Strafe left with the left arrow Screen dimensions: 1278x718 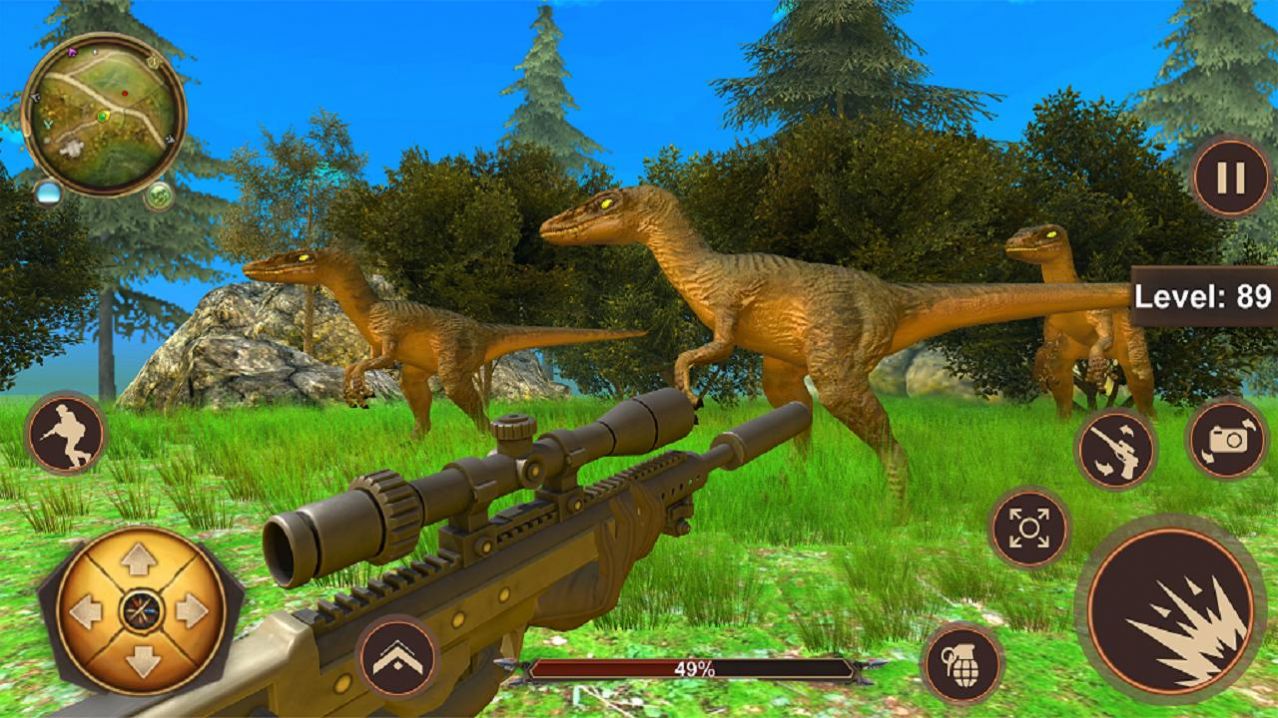(x=87, y=610)
